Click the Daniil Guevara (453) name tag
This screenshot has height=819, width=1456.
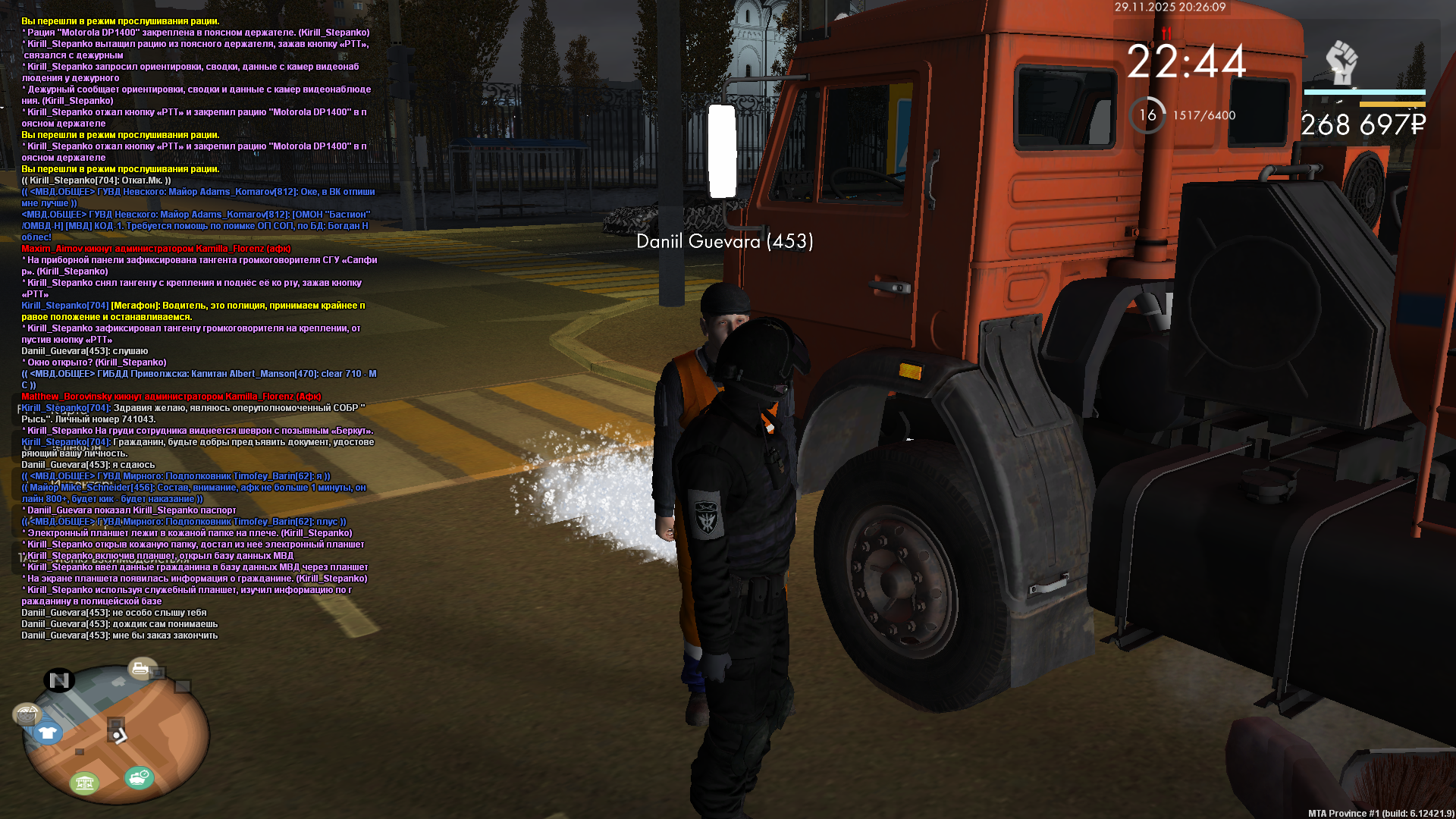pos(724,241)
